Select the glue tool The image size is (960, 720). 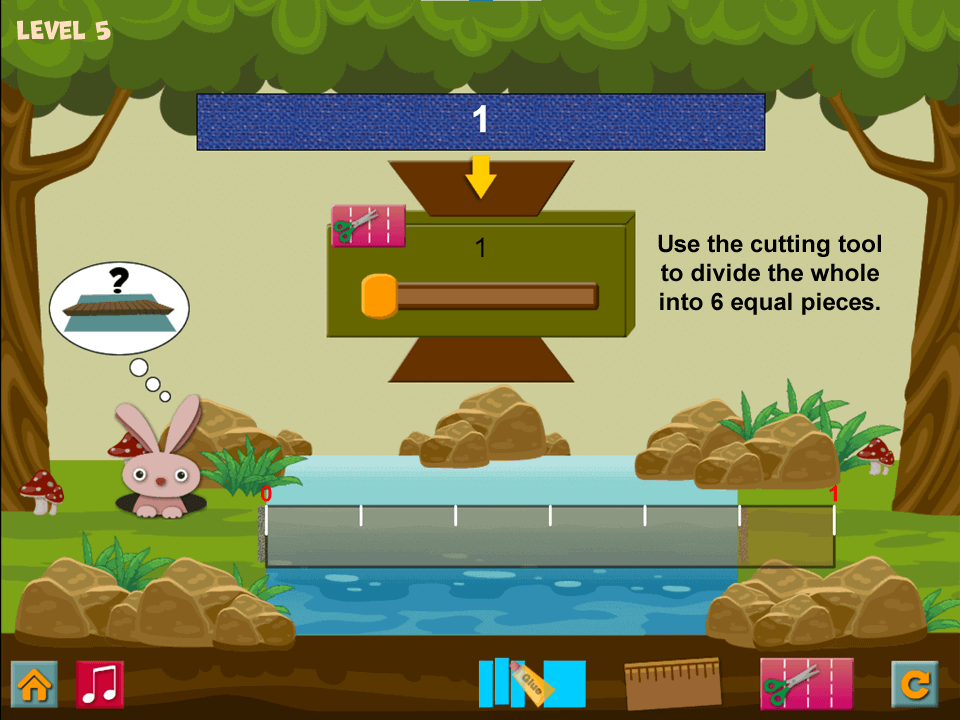click(531, 683)
